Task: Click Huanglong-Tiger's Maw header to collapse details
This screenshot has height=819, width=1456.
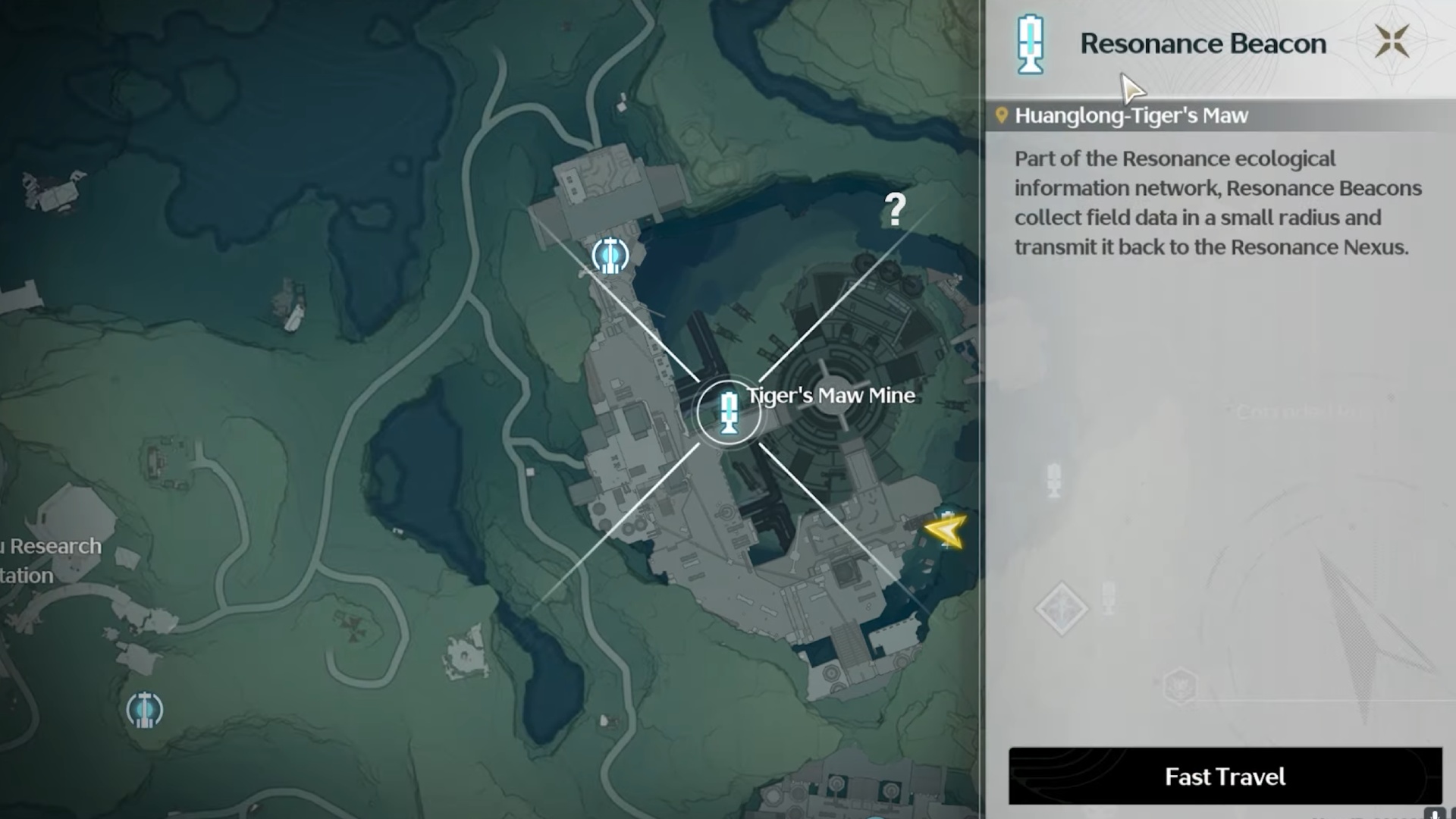Action: point(1130,115)
